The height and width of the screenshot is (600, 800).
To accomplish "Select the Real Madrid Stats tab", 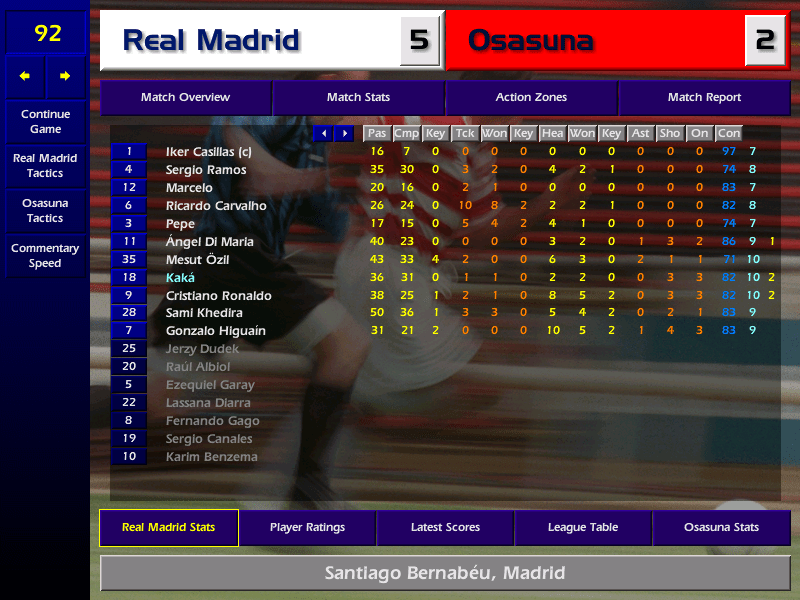I will [x=169, y=527].
